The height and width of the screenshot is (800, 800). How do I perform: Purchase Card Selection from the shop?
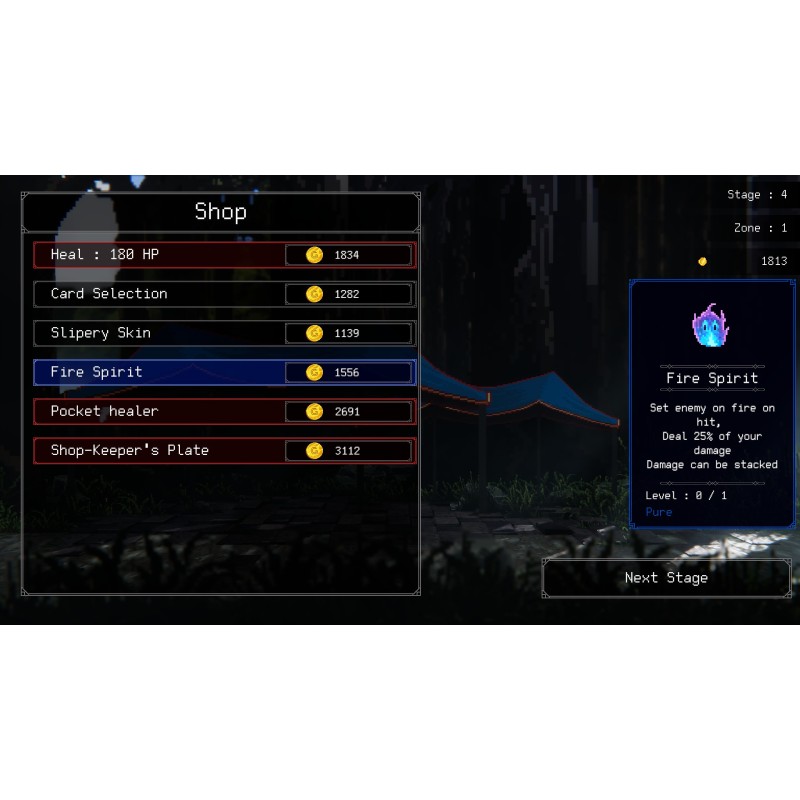click(224, 294)
